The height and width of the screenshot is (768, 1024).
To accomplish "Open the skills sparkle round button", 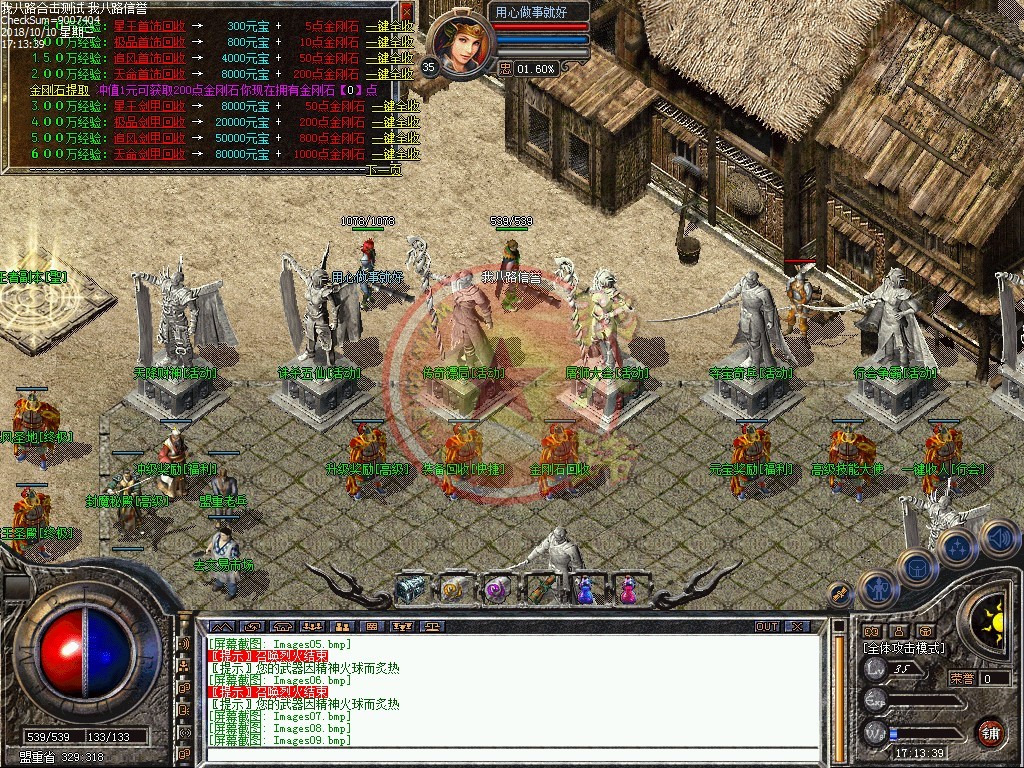I will pyautogui.click(x=957, y=547).
